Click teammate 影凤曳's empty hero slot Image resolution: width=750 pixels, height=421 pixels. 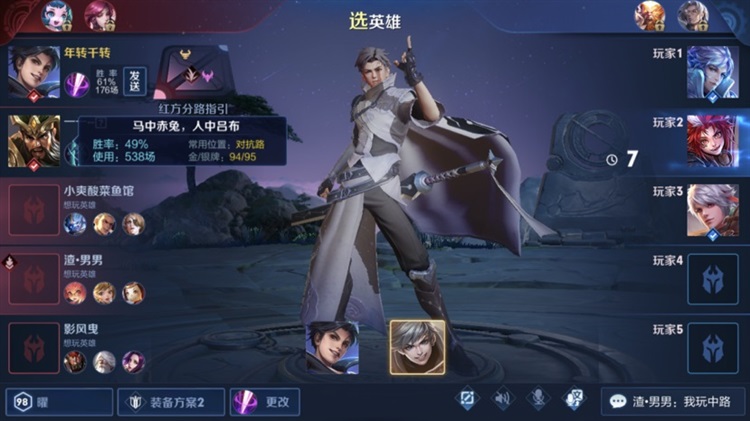pyautogui.click(x=33, y=348)
